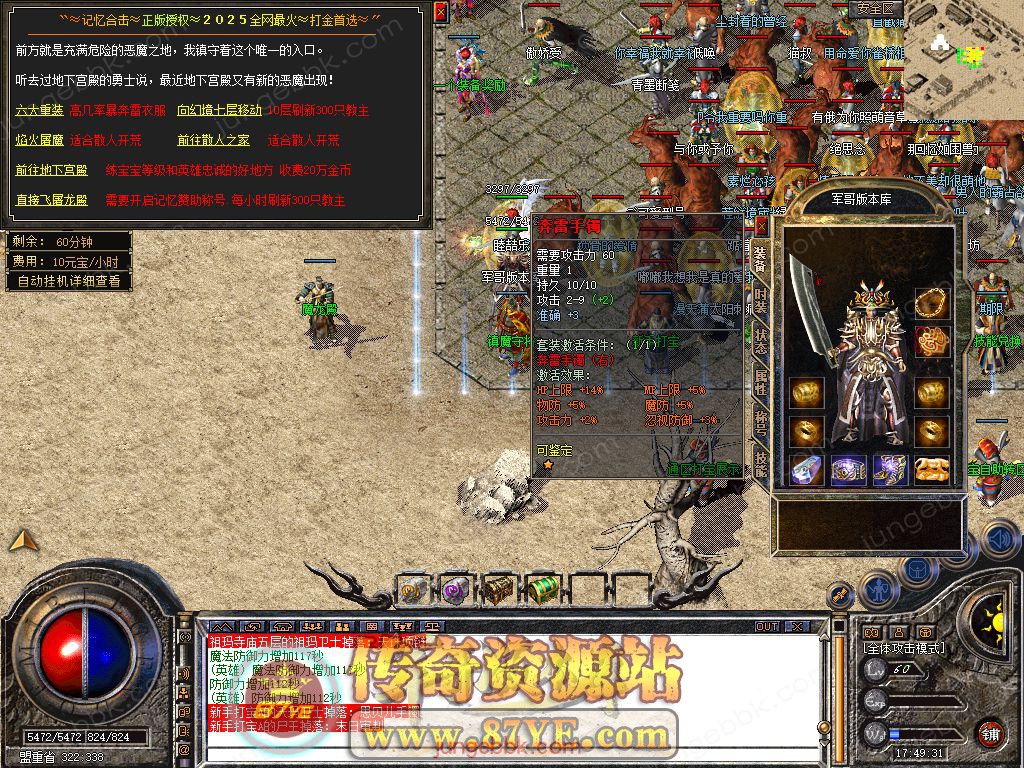
Task: Click the green treasure chest hotbar slot
Action: click(541, 589)
